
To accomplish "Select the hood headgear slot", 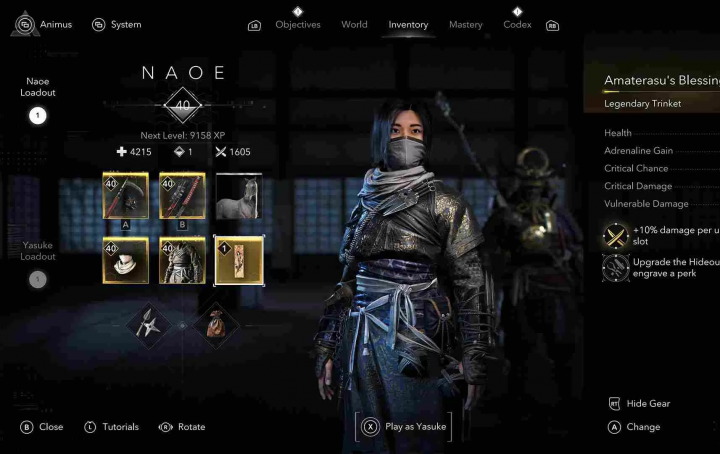I will tap(125, 260).
